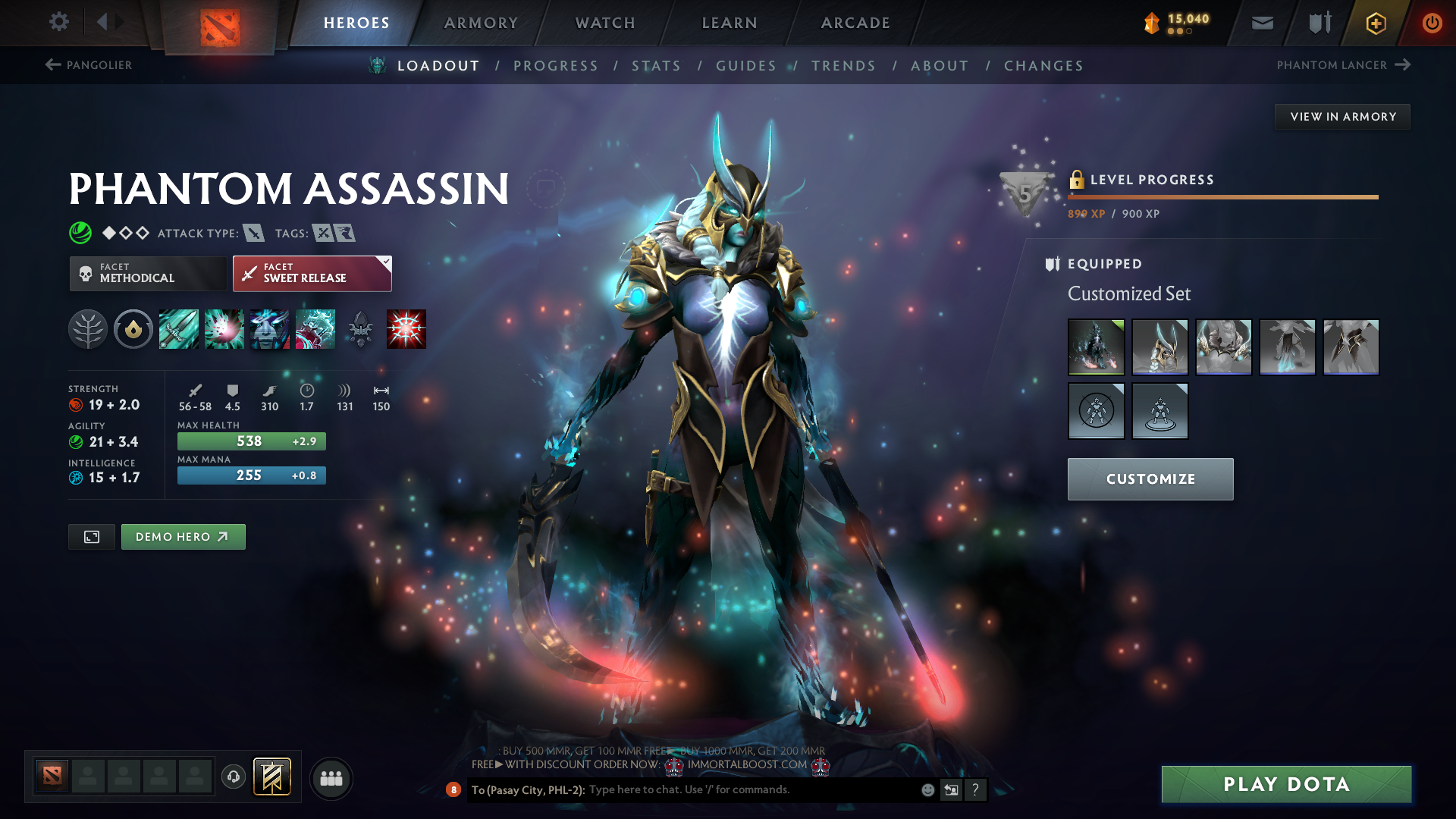
Task: Open the STATS section for Phantom Assassin
Action: click(657, 65)
